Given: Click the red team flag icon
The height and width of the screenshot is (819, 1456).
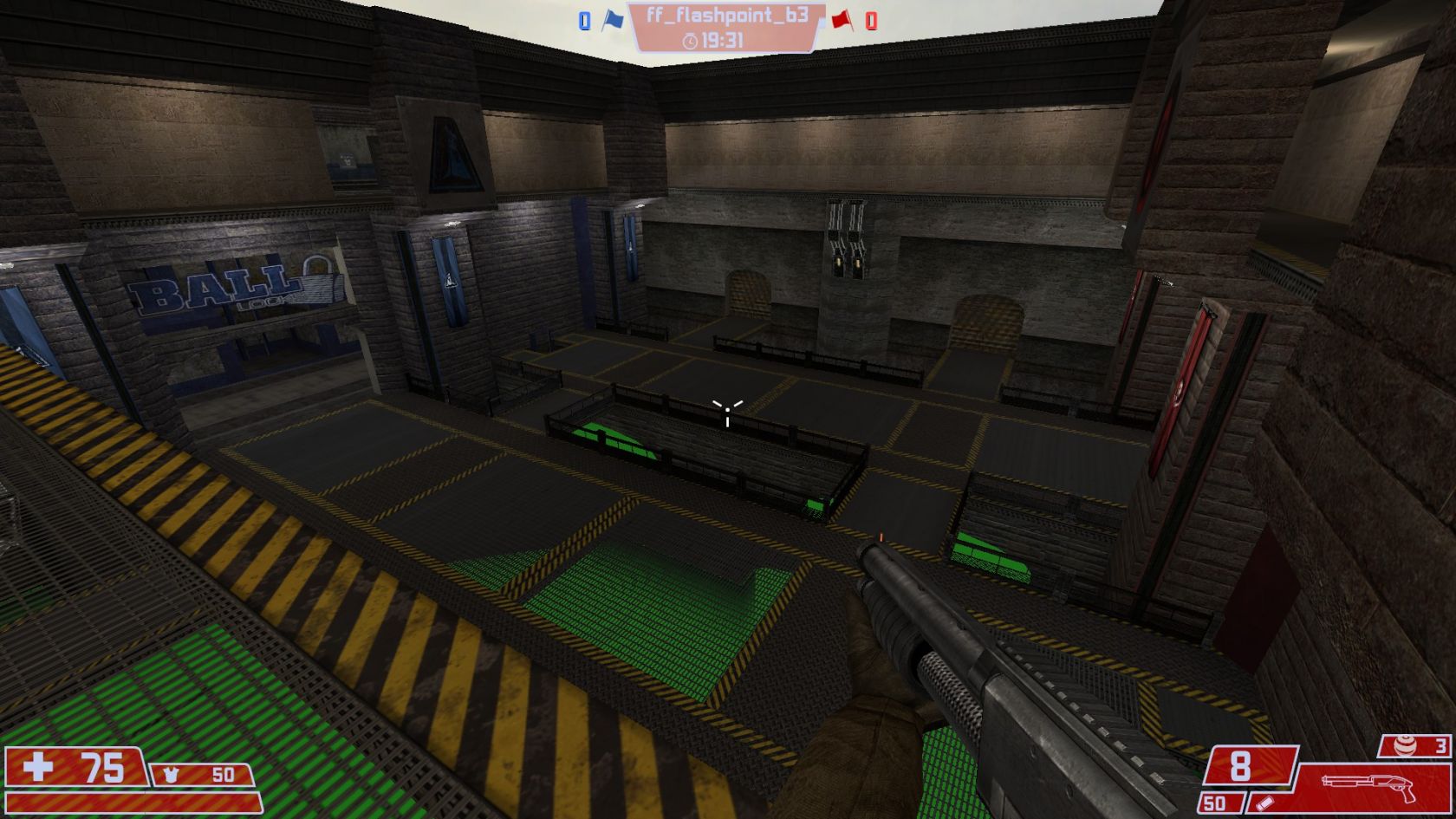Looking at the screenshot, I should point(841,19).
